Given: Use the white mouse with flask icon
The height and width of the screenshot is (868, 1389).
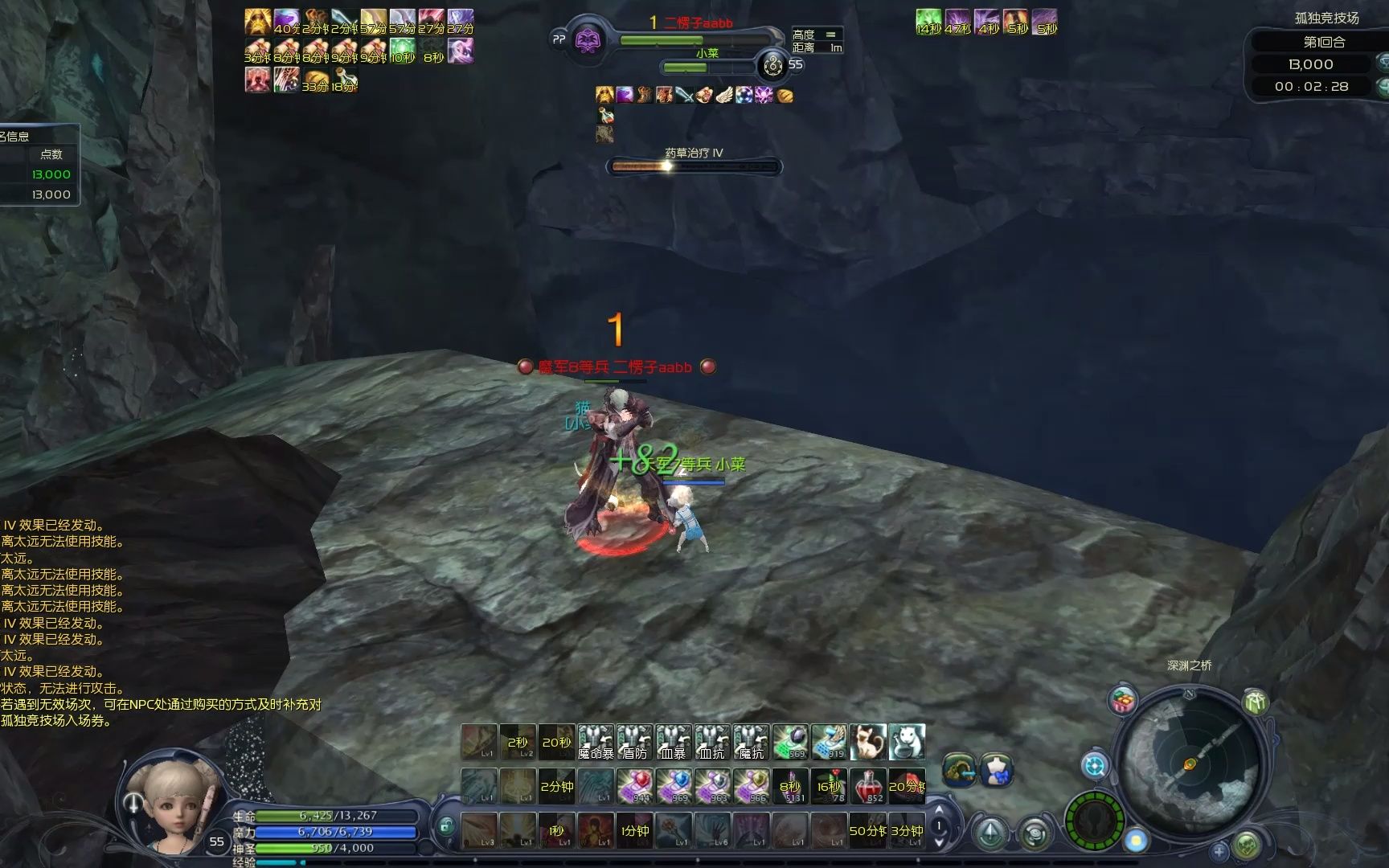Looking at the screenshot, I should point(907,742).
